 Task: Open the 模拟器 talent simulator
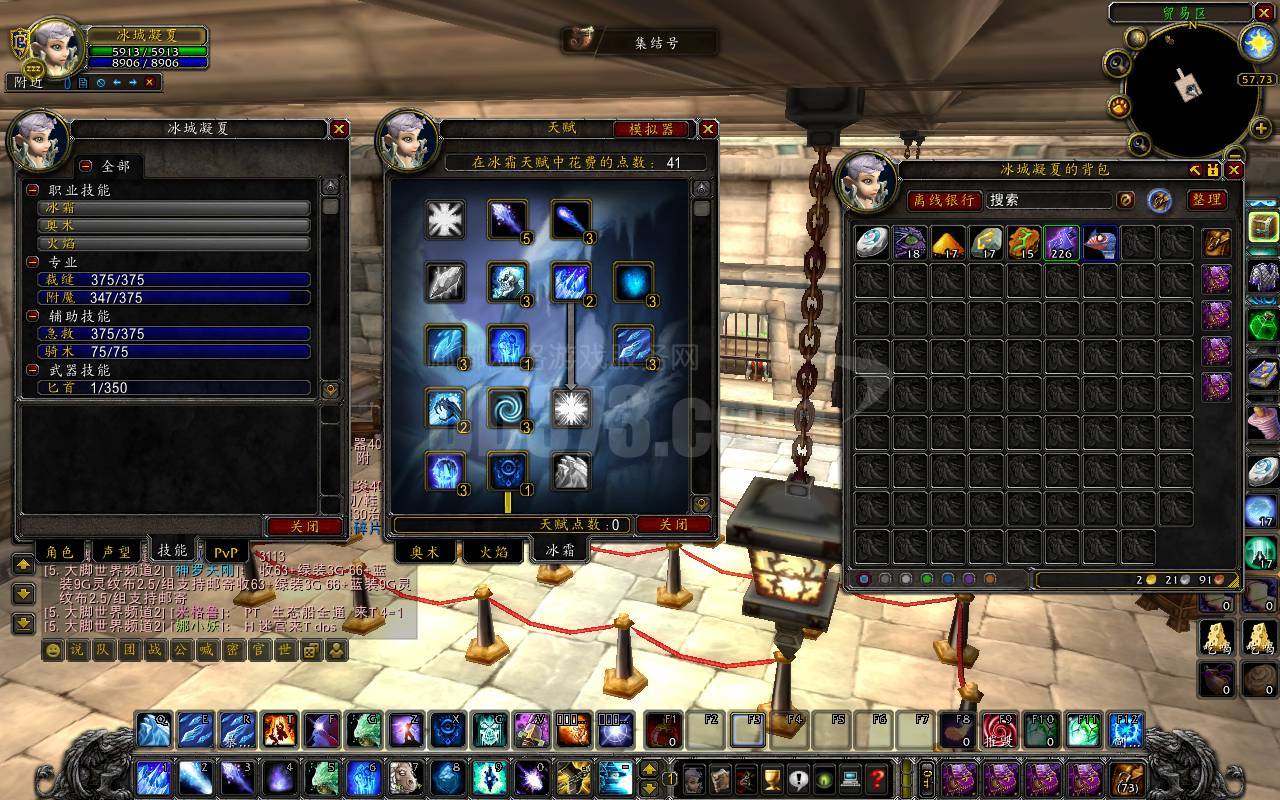pos(651,129)
